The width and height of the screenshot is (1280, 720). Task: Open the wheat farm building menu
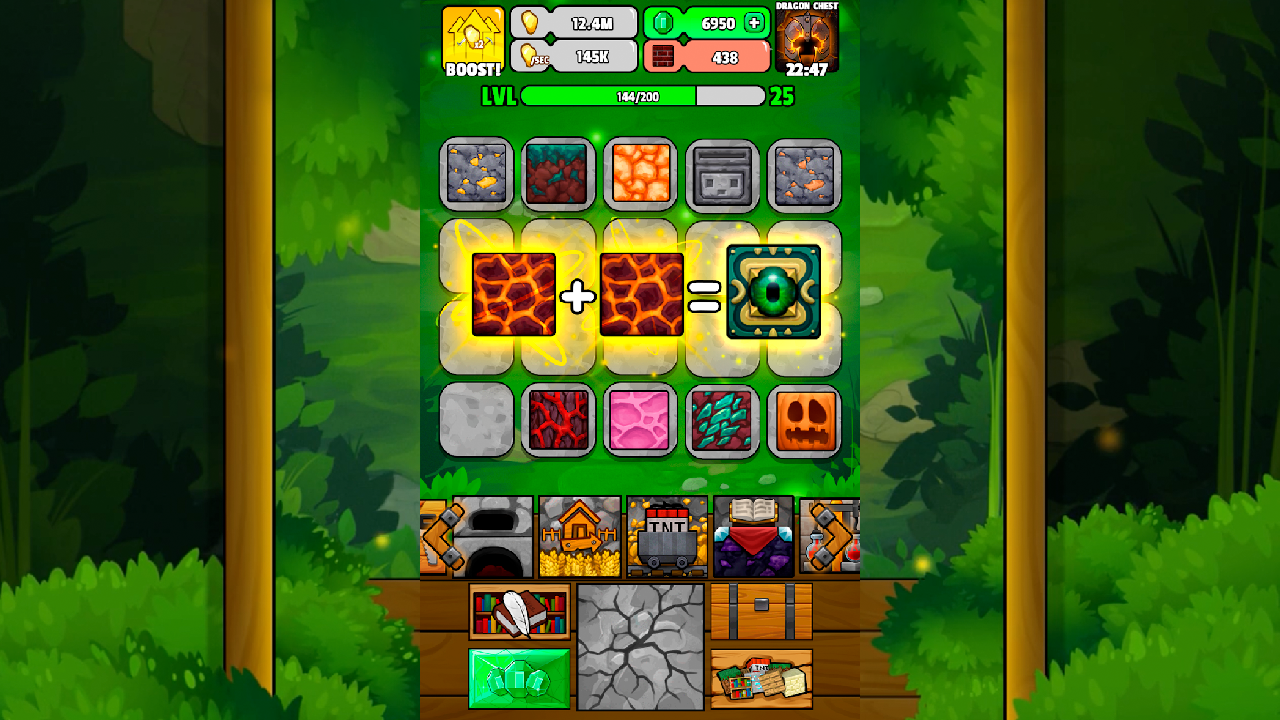581,537
